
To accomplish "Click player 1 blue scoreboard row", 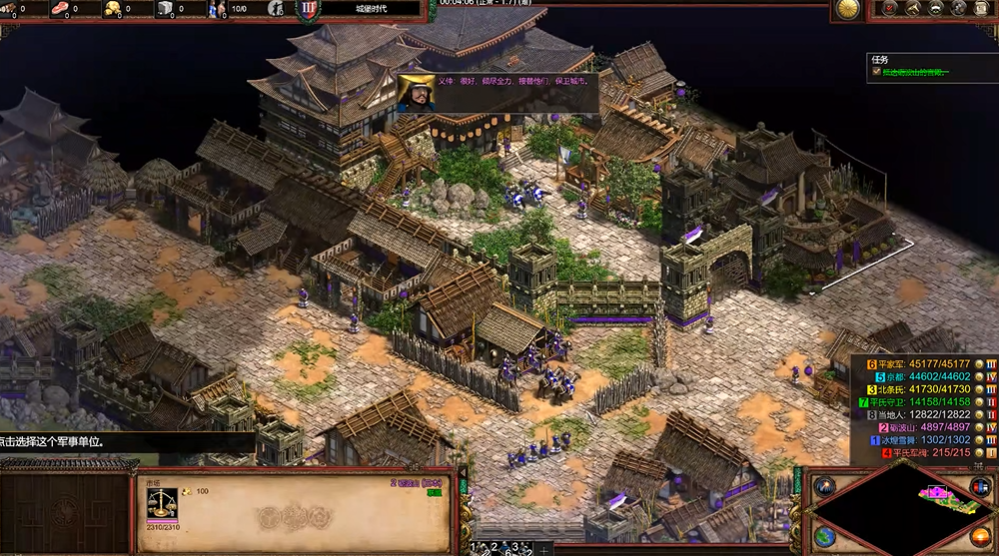I will coord(920,440).
